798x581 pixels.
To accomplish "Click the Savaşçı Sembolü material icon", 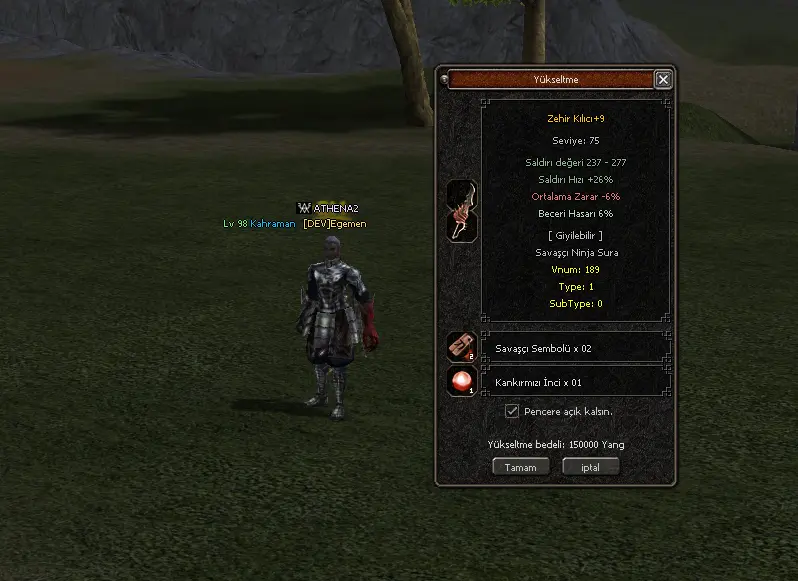I will (461, 347).
